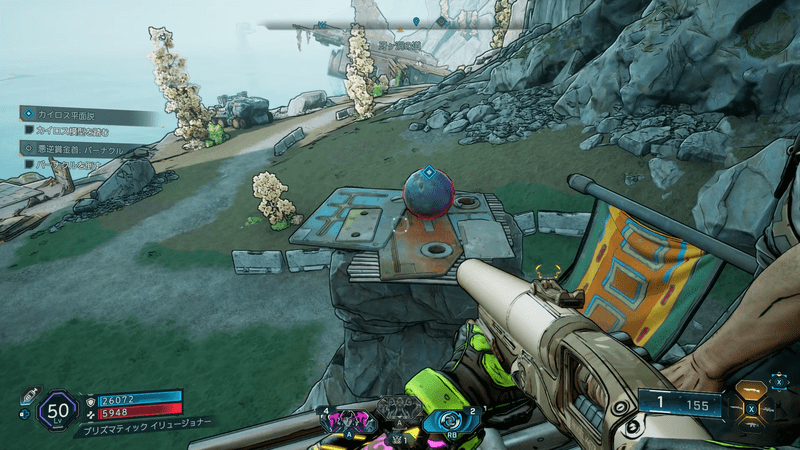Viewport: 800px width, 450px height.
Task: Click the grey center ability slot
Action: [398, 410]
